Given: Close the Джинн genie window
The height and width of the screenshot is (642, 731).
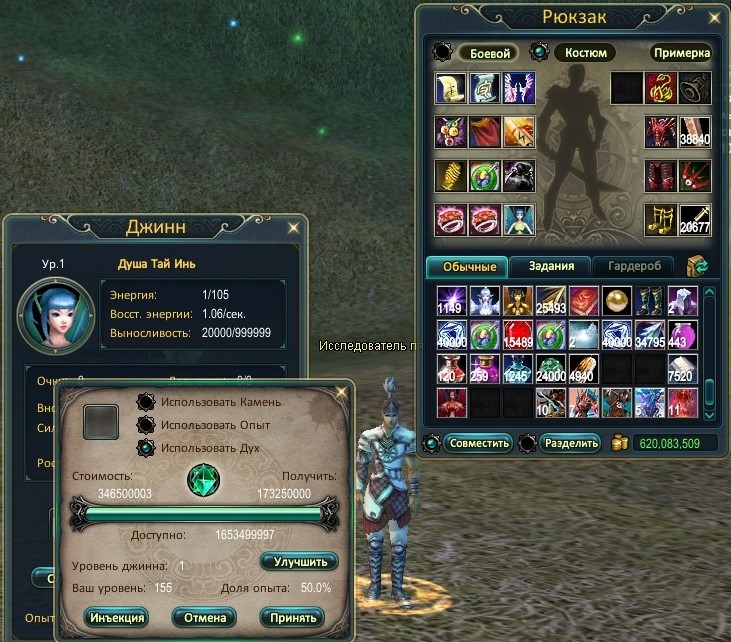Looking at the screenshot, I should point(292,227).
